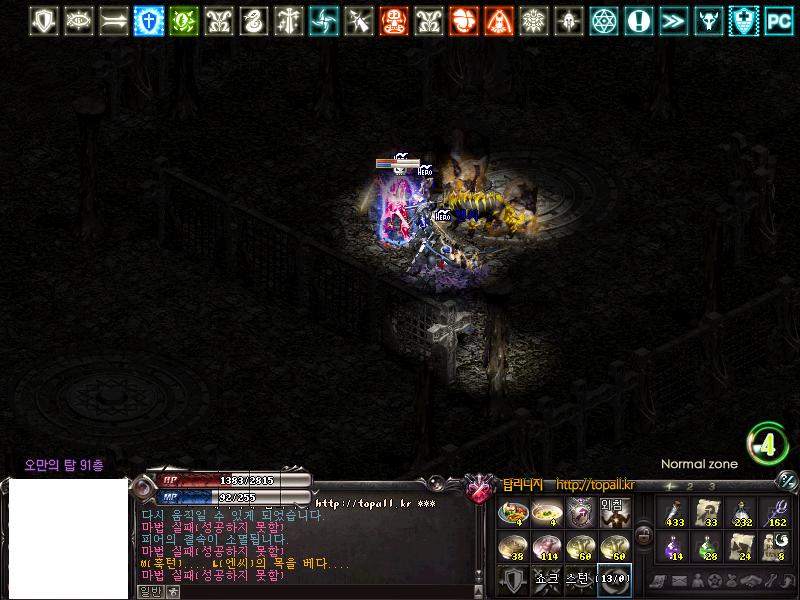Click the green eye buff icon

[x=183, y=20]
